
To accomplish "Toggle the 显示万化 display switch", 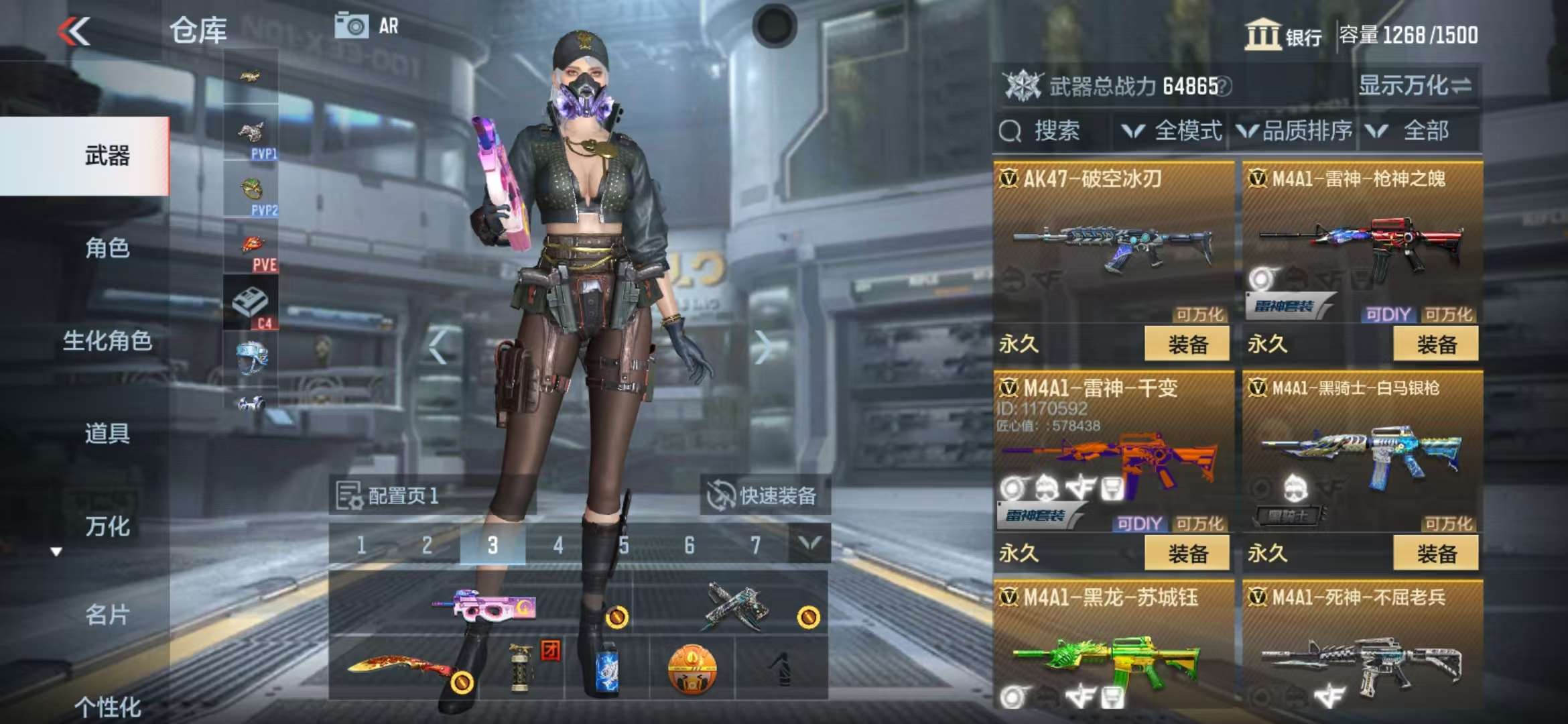I will pos(1415,86).
